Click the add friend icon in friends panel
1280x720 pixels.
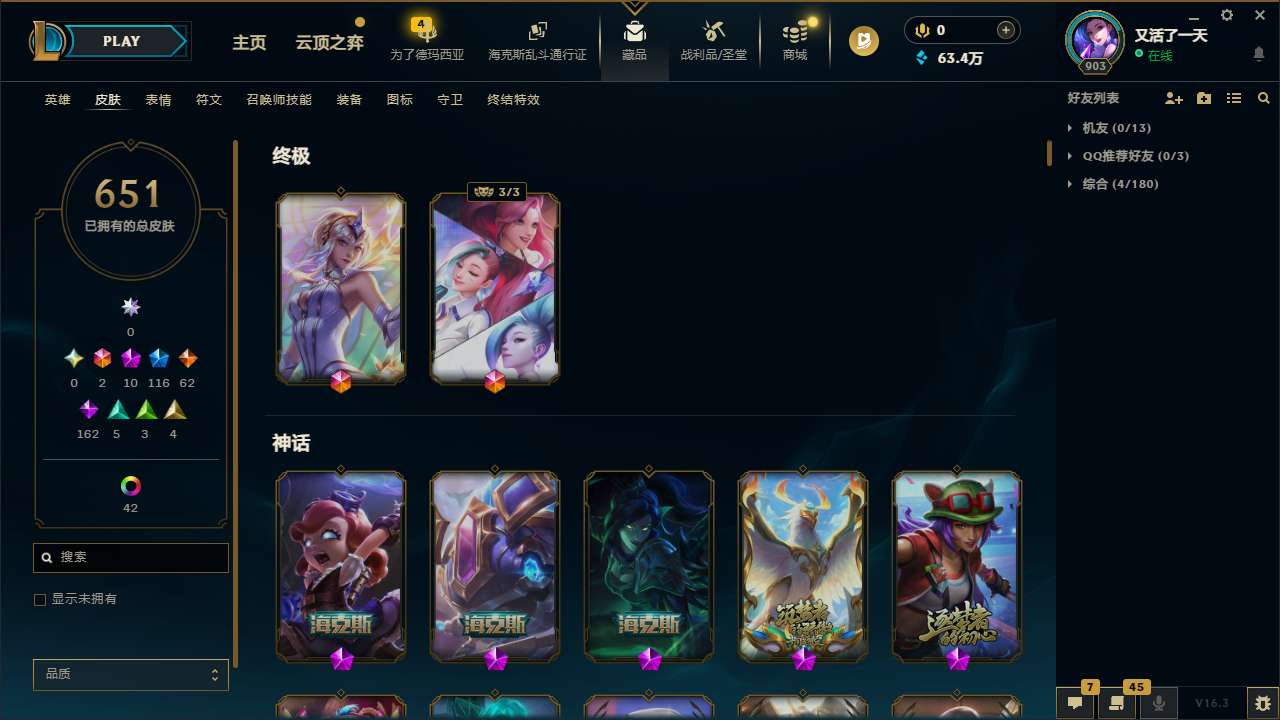click(1174, 98)
